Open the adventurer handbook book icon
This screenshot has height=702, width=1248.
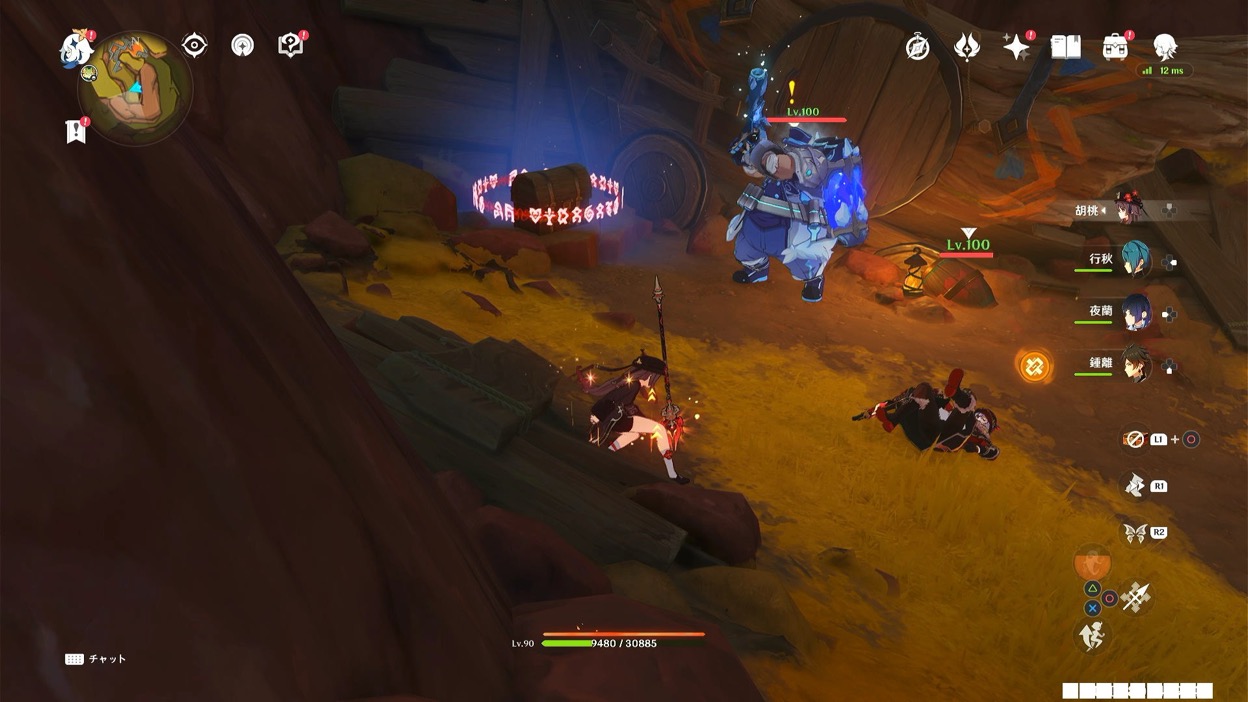1065,47
